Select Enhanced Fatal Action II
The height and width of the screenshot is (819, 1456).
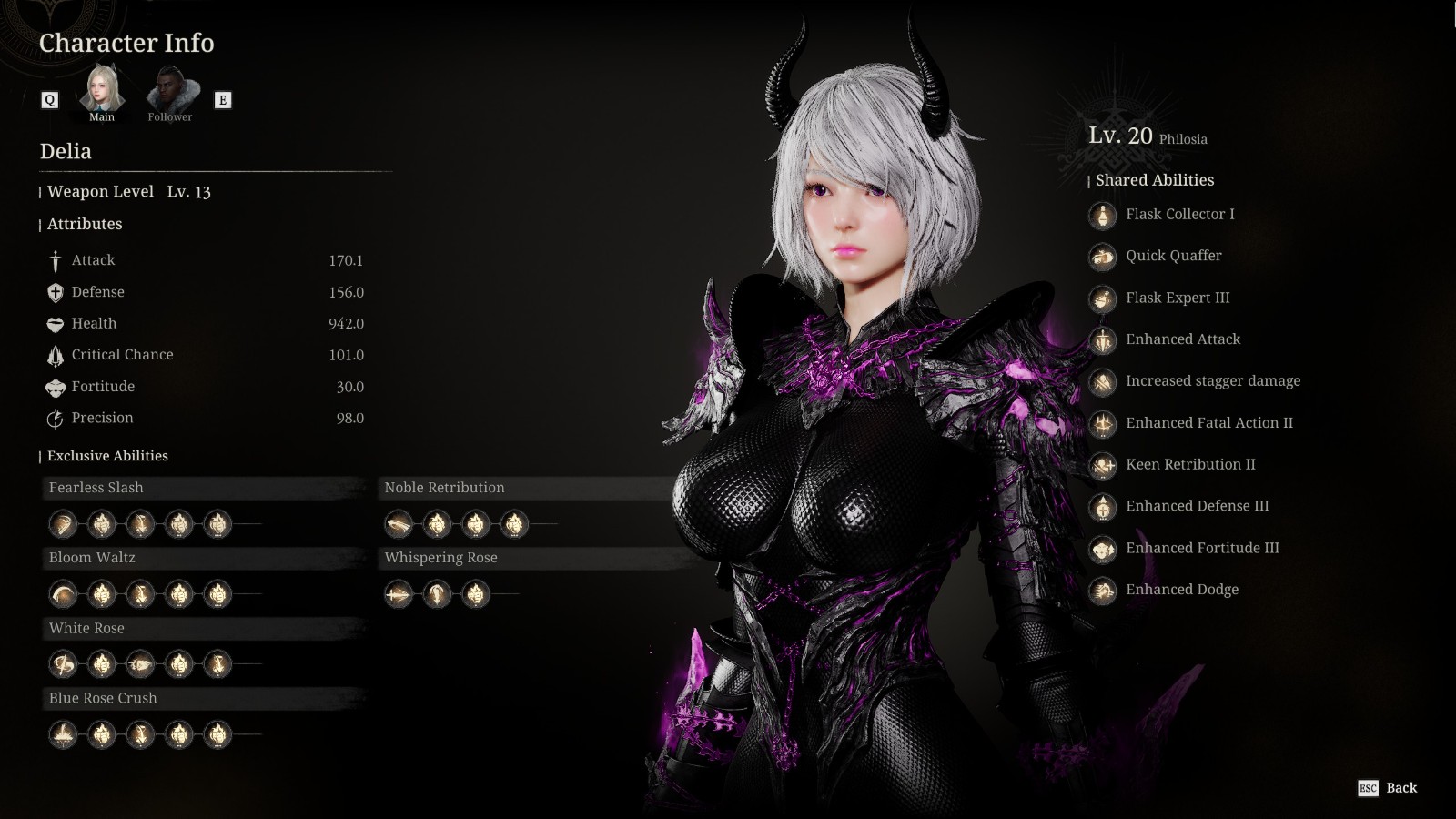coord(1208,423)
